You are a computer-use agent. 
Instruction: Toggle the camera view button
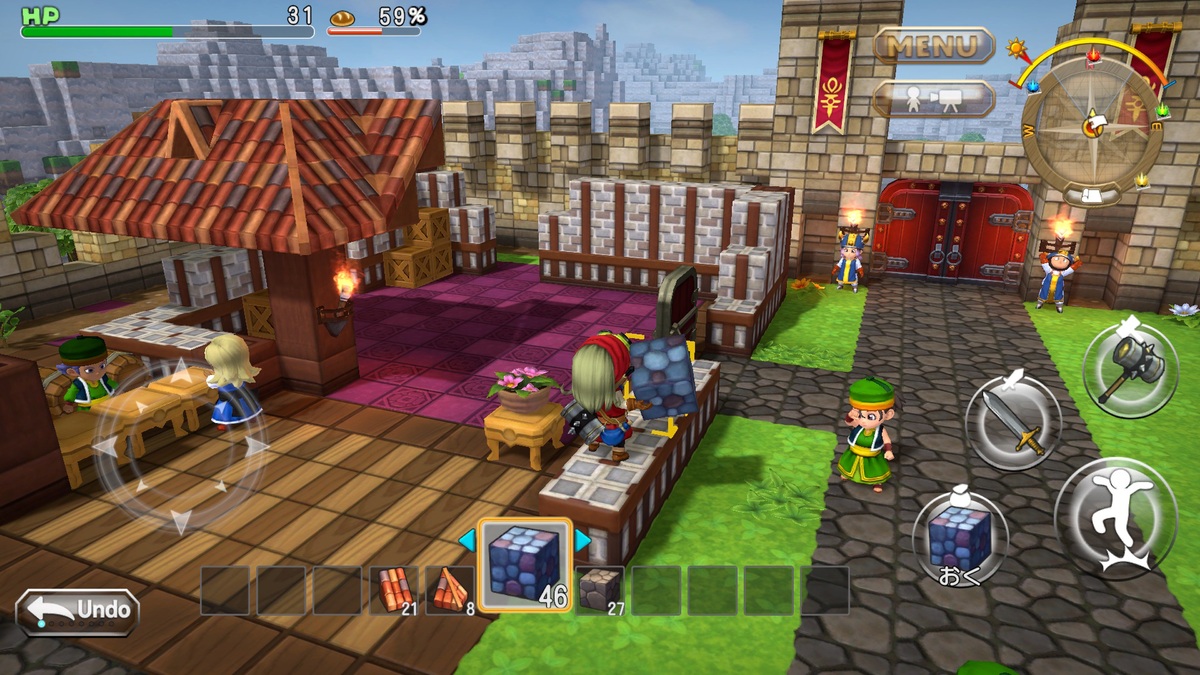click(933, 99)
